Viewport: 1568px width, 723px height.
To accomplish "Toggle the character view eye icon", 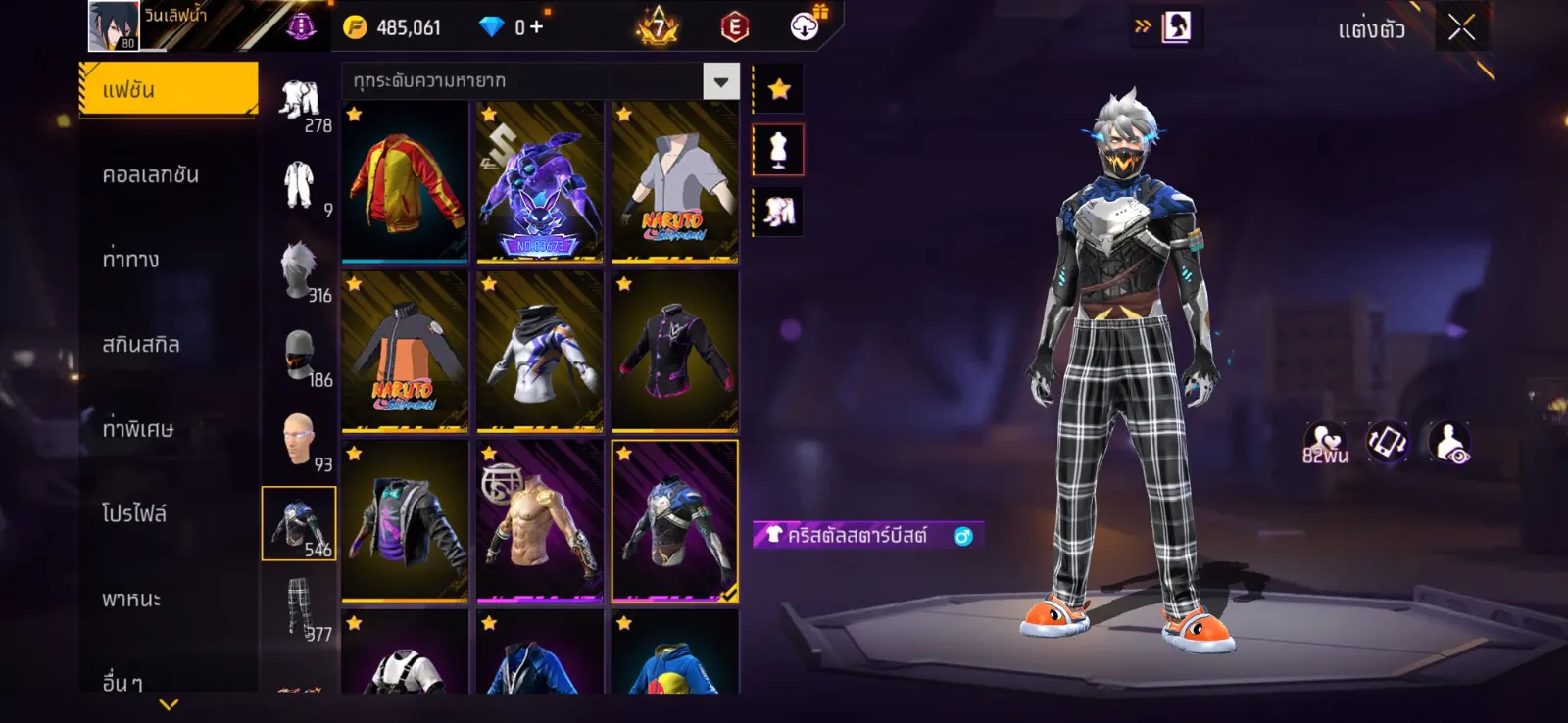I will [x=1448, y=443].
